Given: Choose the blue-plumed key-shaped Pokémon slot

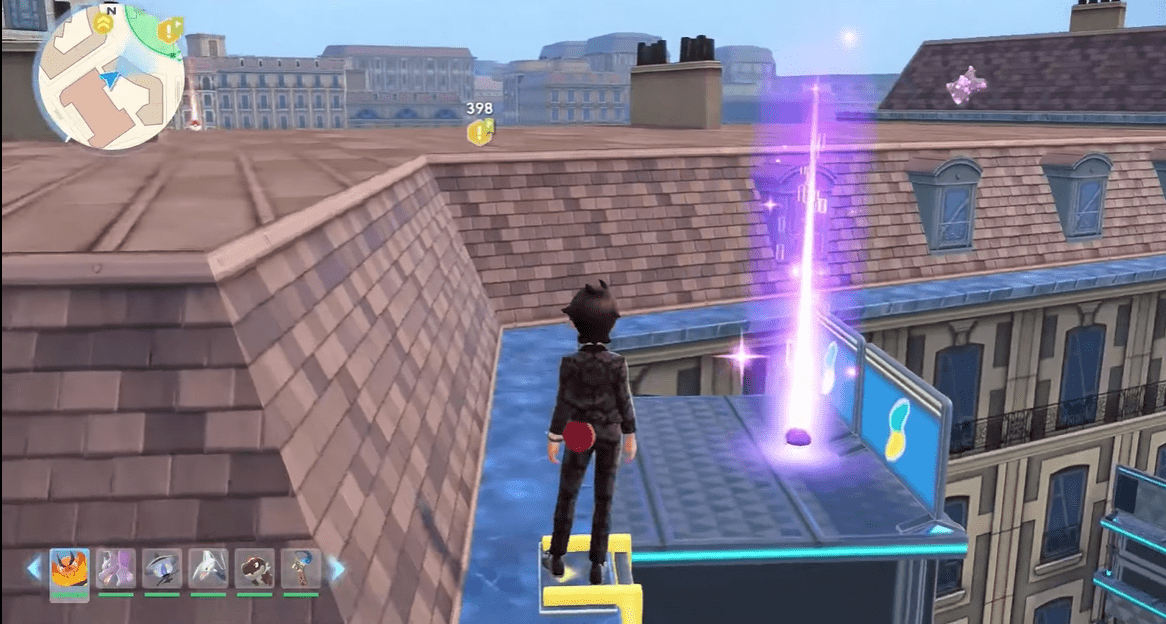Looking at the screenshot, I should tap(300, 569).
